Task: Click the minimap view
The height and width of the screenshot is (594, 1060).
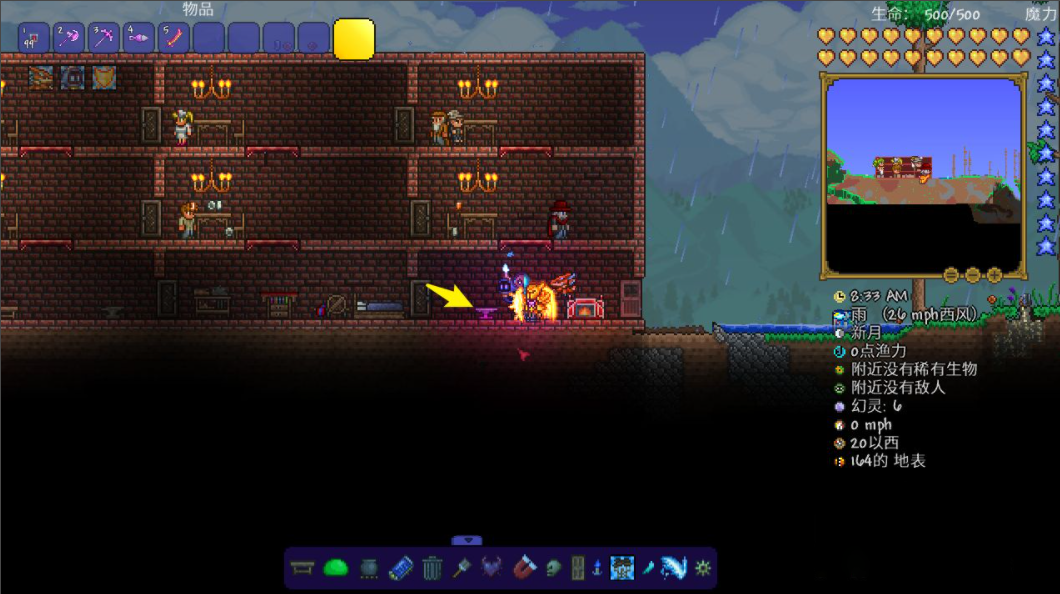Action: pyautogui.click(x=922, y=176)
